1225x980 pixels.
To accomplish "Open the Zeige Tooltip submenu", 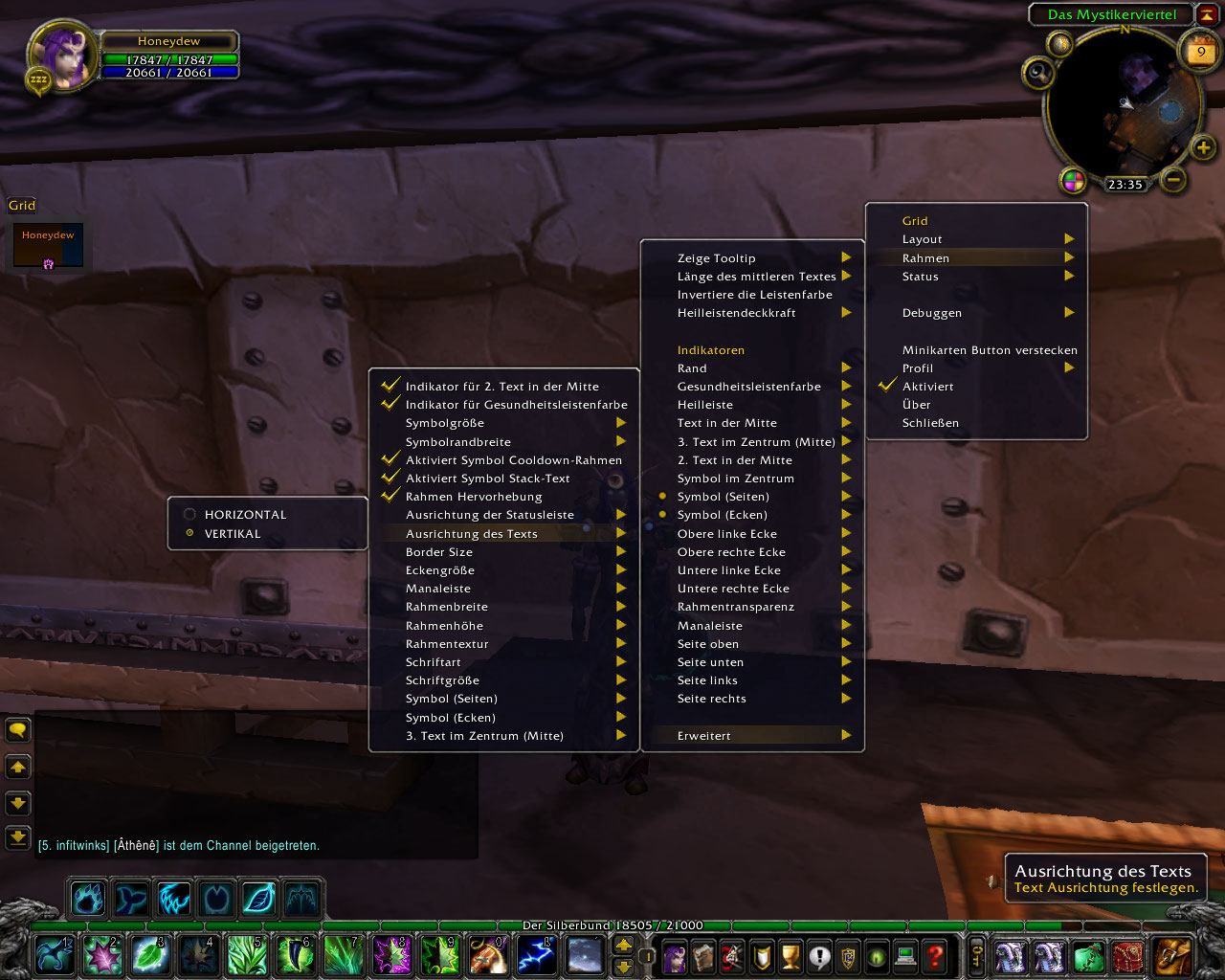I will [717, 258].
